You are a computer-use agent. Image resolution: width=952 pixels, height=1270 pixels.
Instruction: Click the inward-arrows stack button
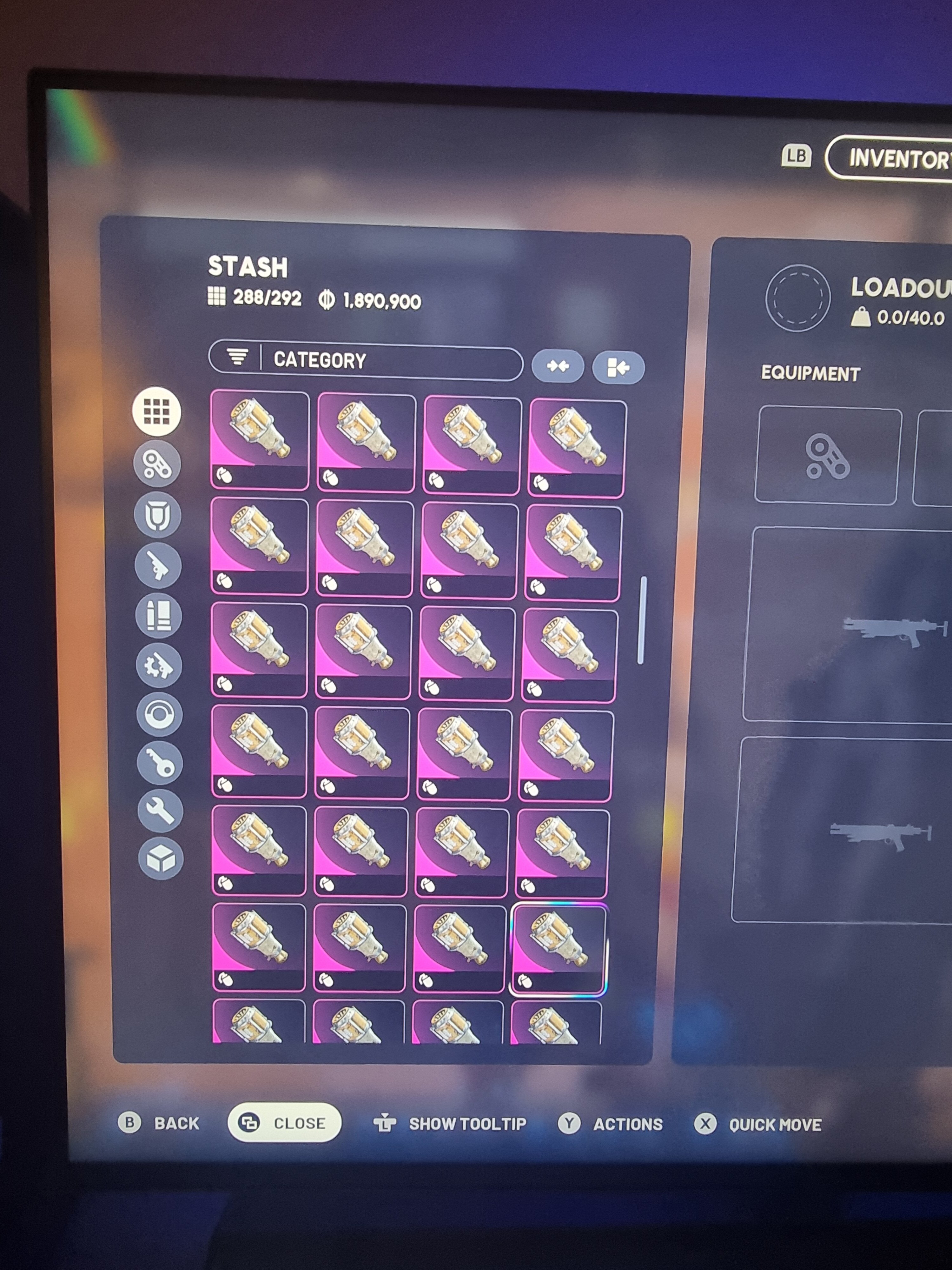point(557,366)
